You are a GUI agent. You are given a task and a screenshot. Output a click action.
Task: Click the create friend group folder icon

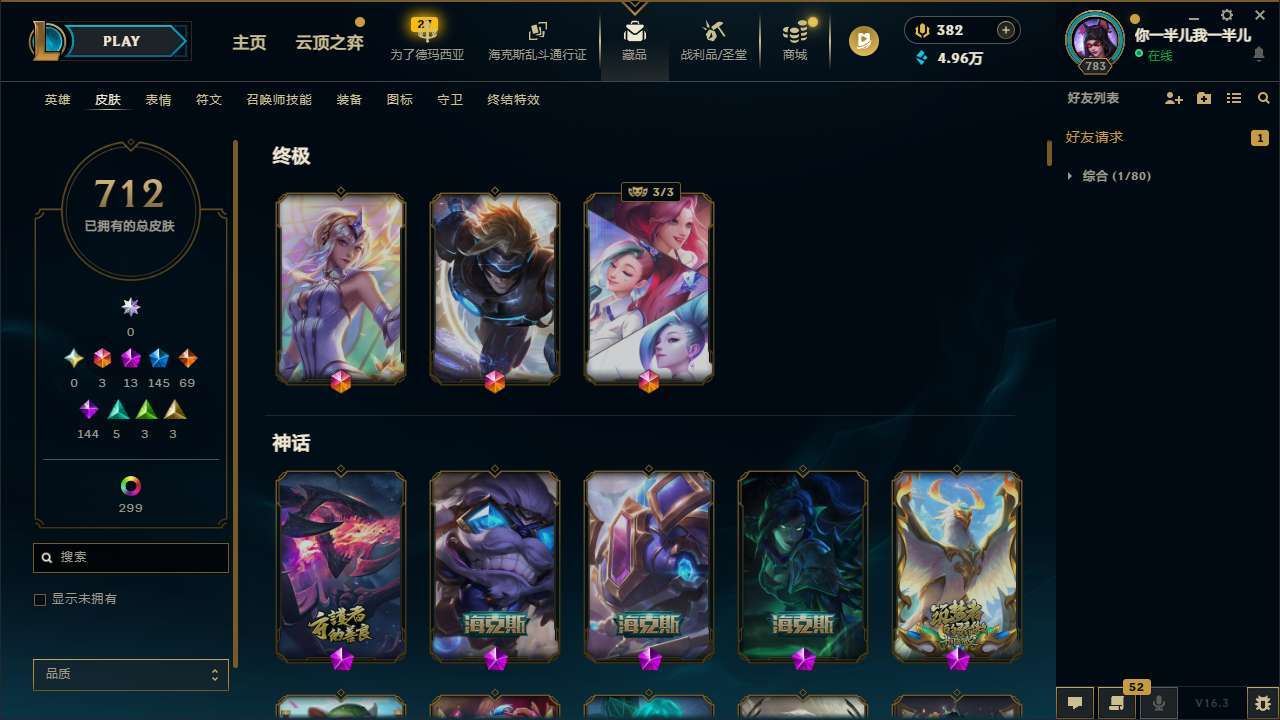coord(1203,98)
